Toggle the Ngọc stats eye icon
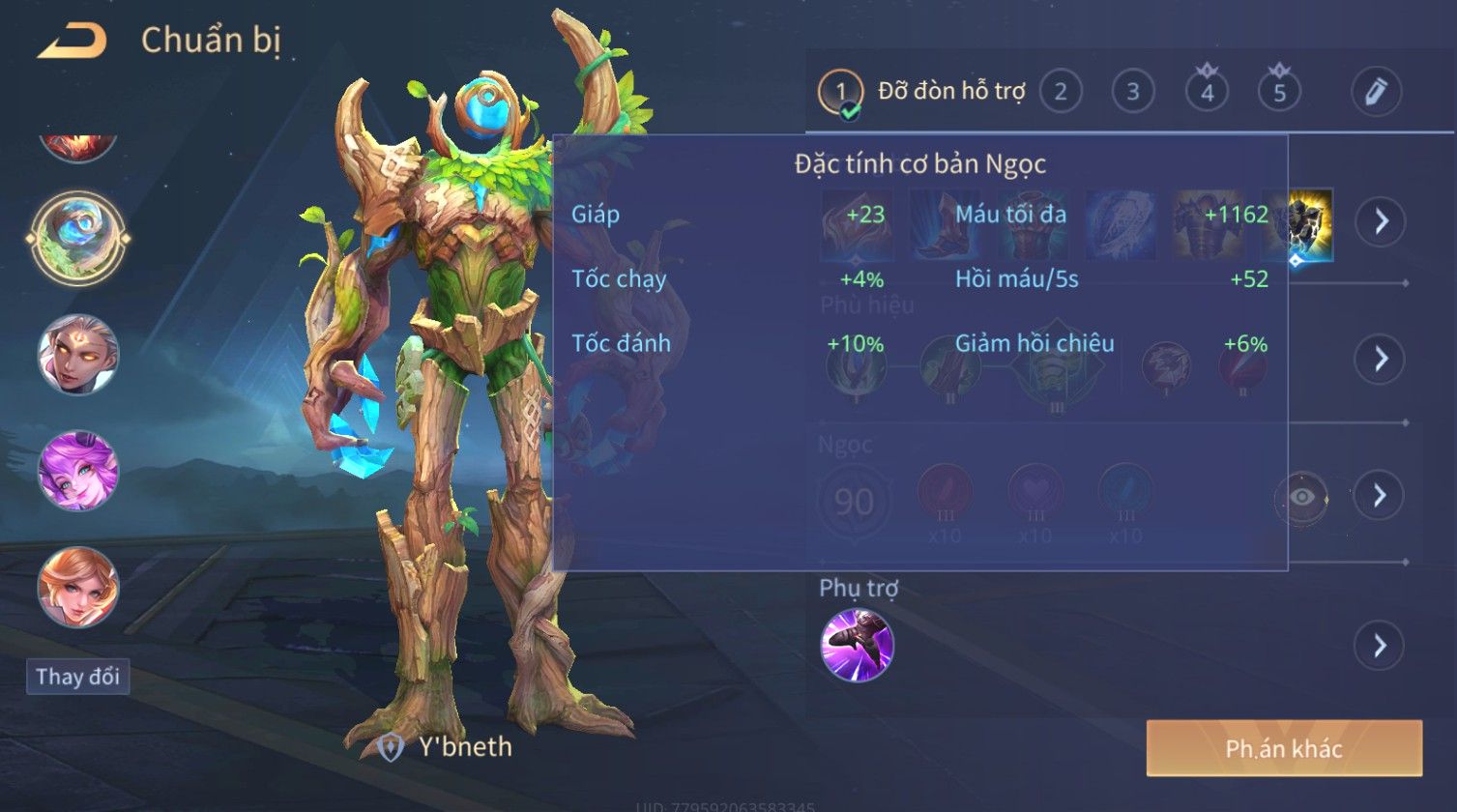This screenshot has width=1457, height=812. coord(1302,497)
